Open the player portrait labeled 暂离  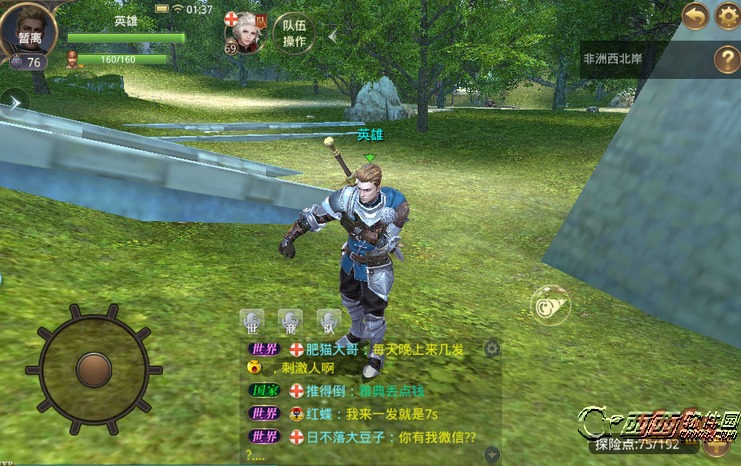click(x=28, y=33)
